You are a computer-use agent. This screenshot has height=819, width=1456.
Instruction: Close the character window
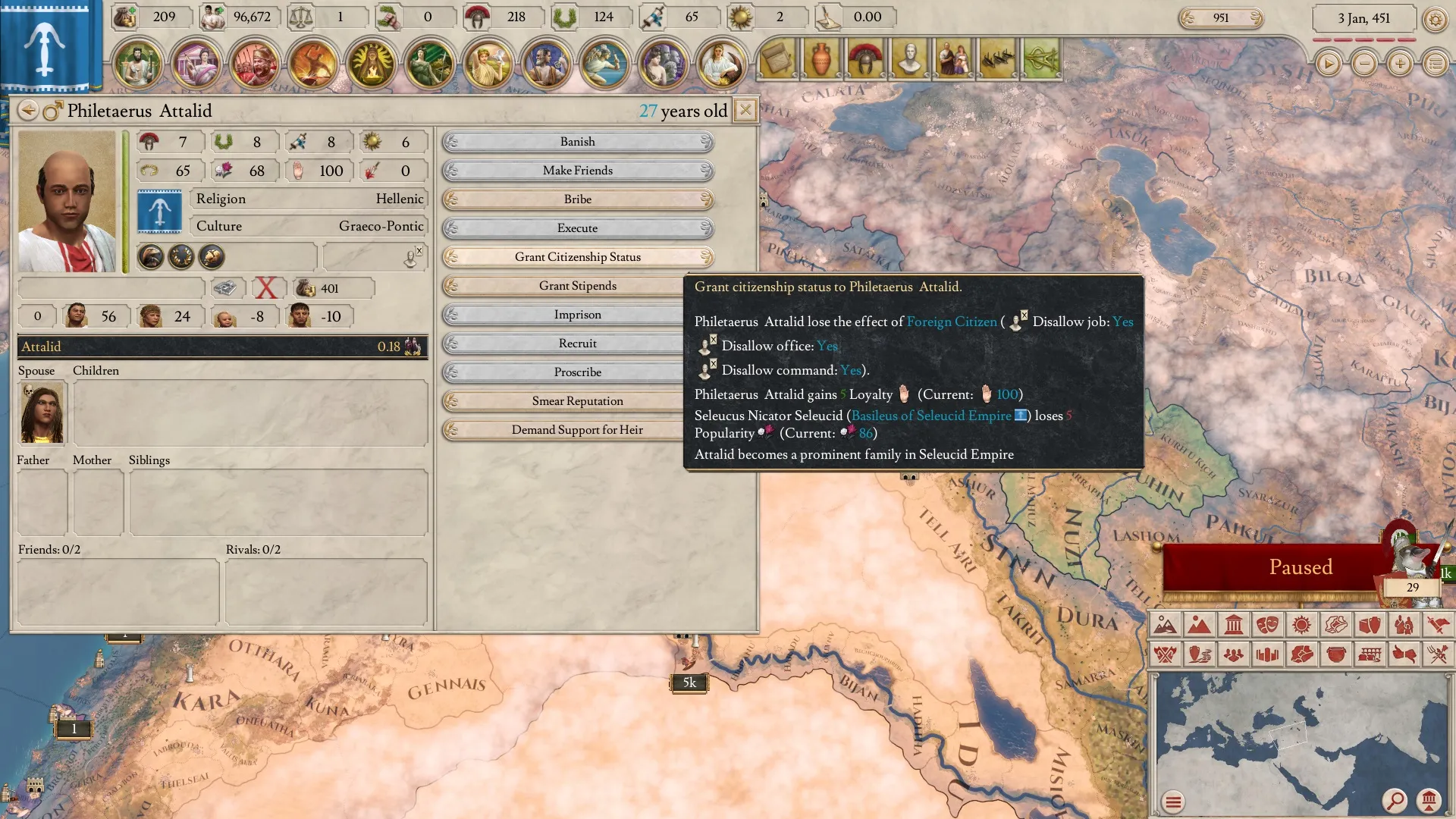[745, 111]
